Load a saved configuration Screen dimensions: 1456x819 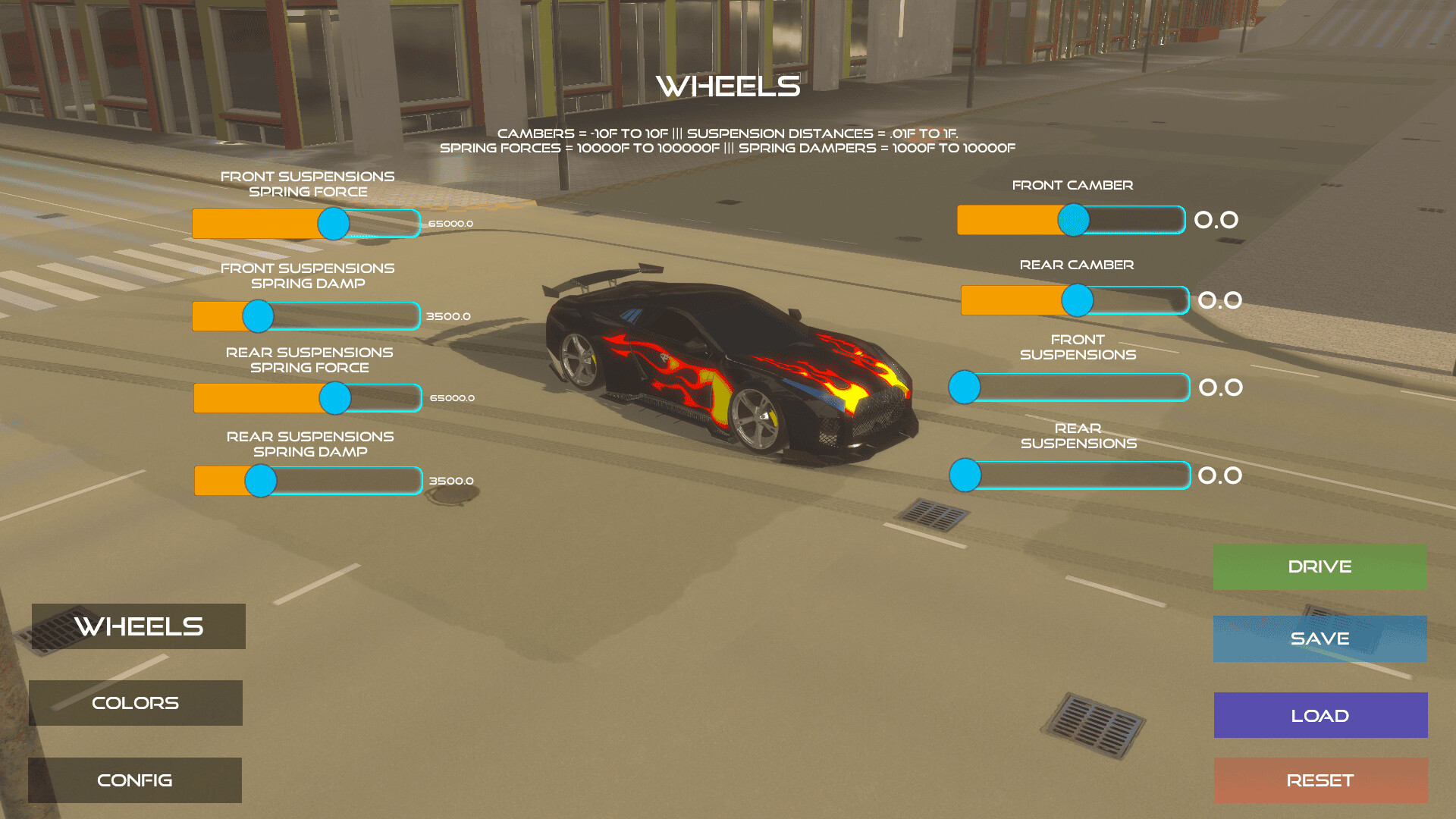(1319, 714)
